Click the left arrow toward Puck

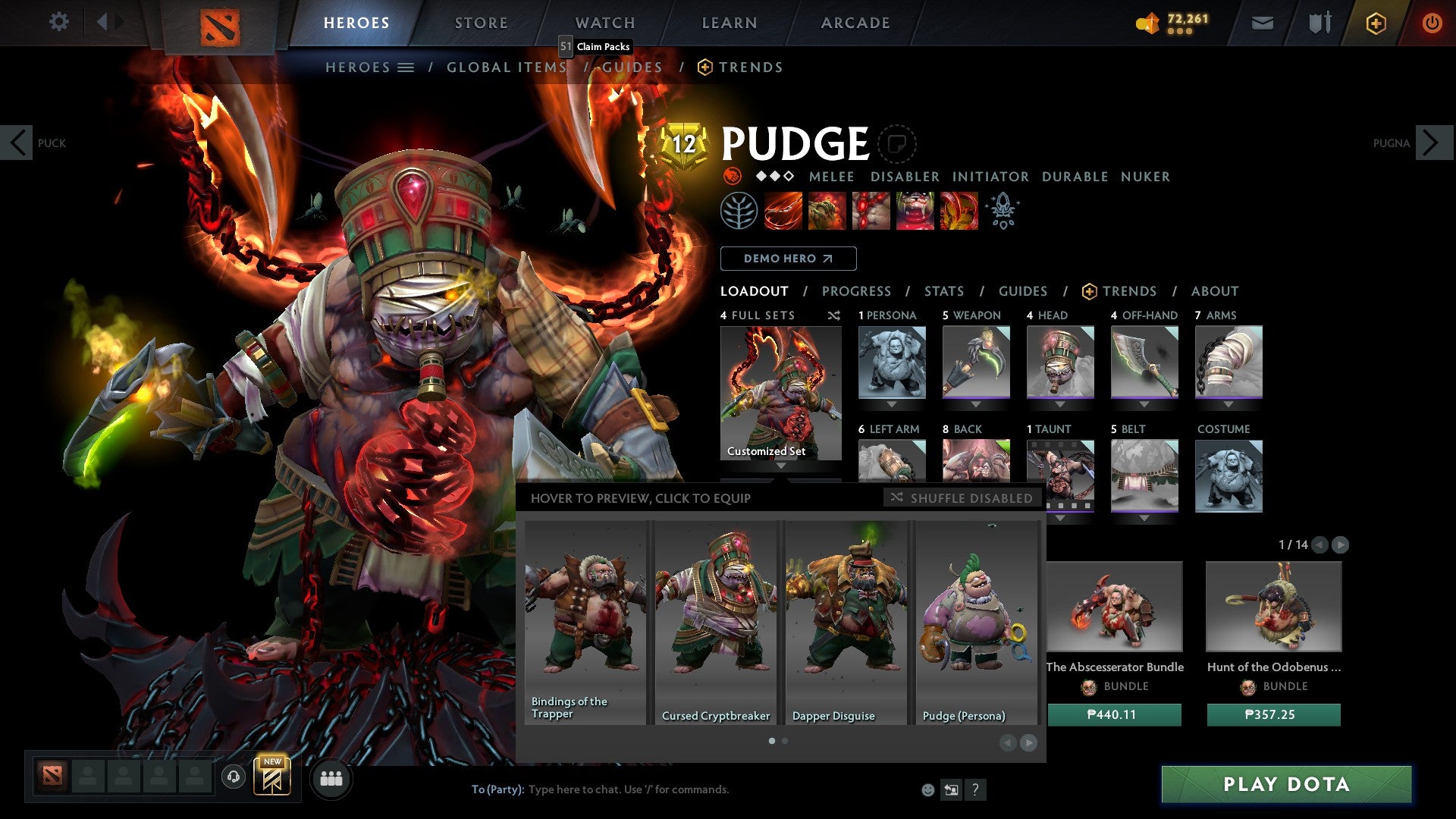click(17, 142)
